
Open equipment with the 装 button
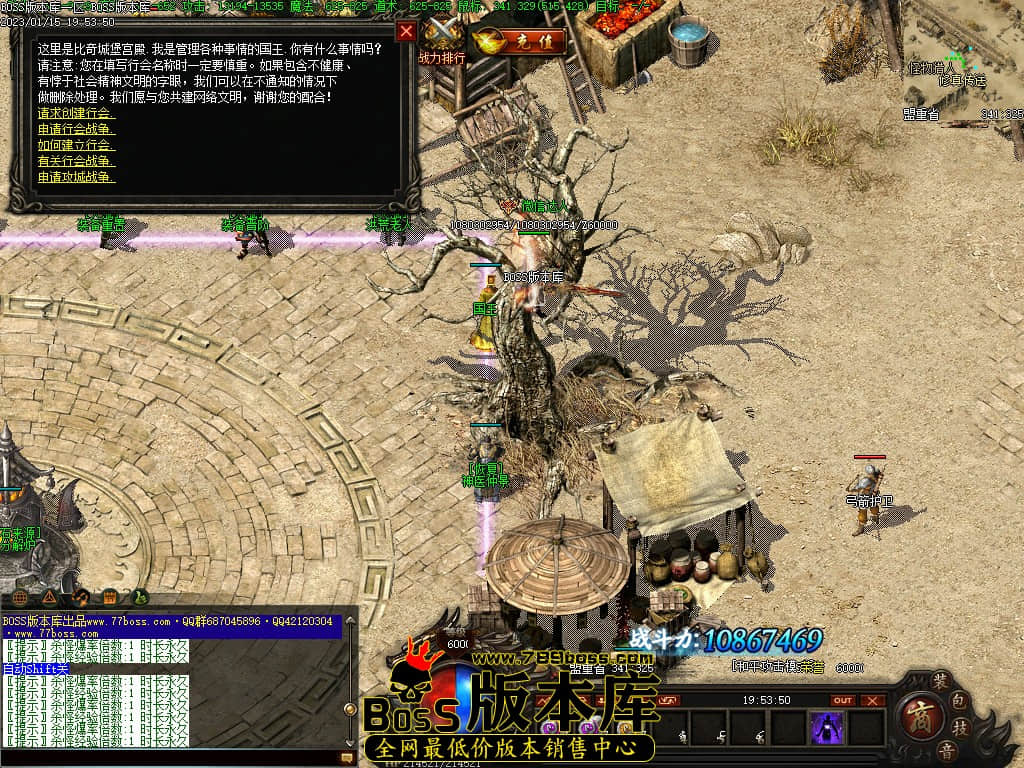941,679
